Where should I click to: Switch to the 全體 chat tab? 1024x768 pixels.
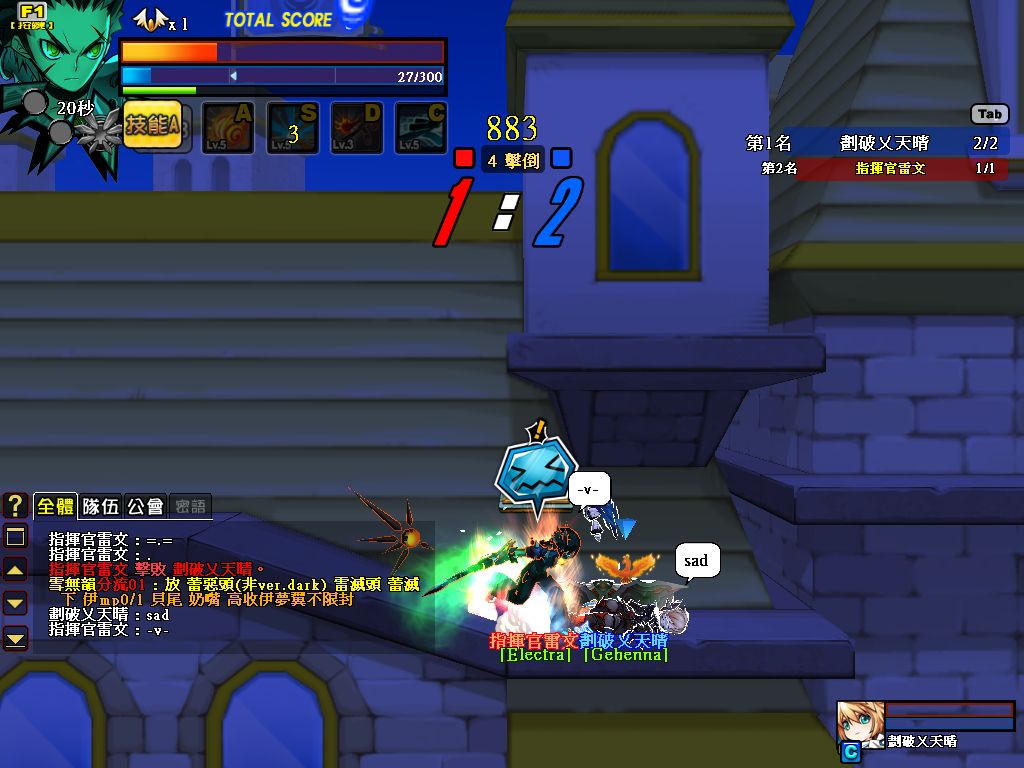click(x=54, y=506)
